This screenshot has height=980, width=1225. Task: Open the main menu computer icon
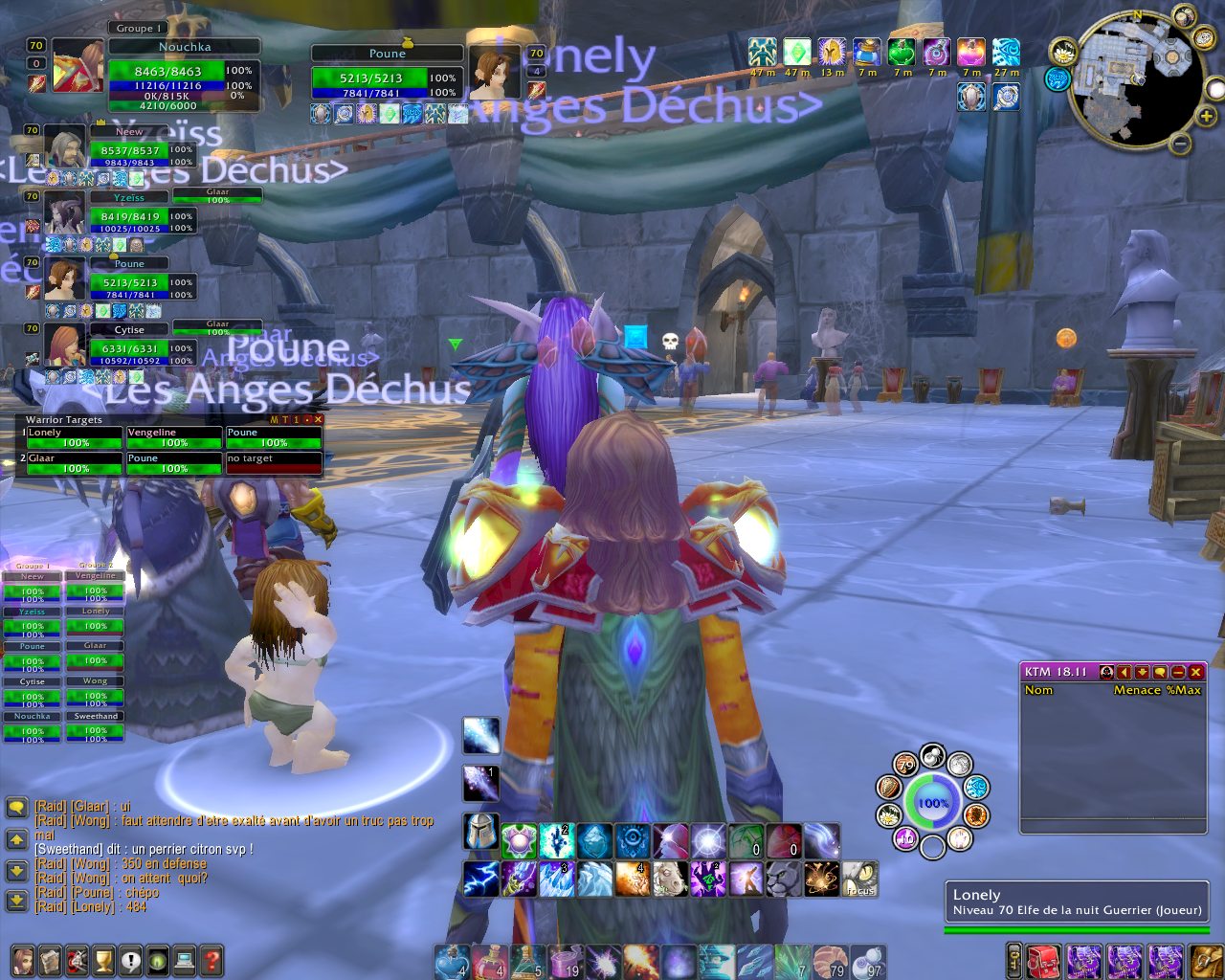185,960
